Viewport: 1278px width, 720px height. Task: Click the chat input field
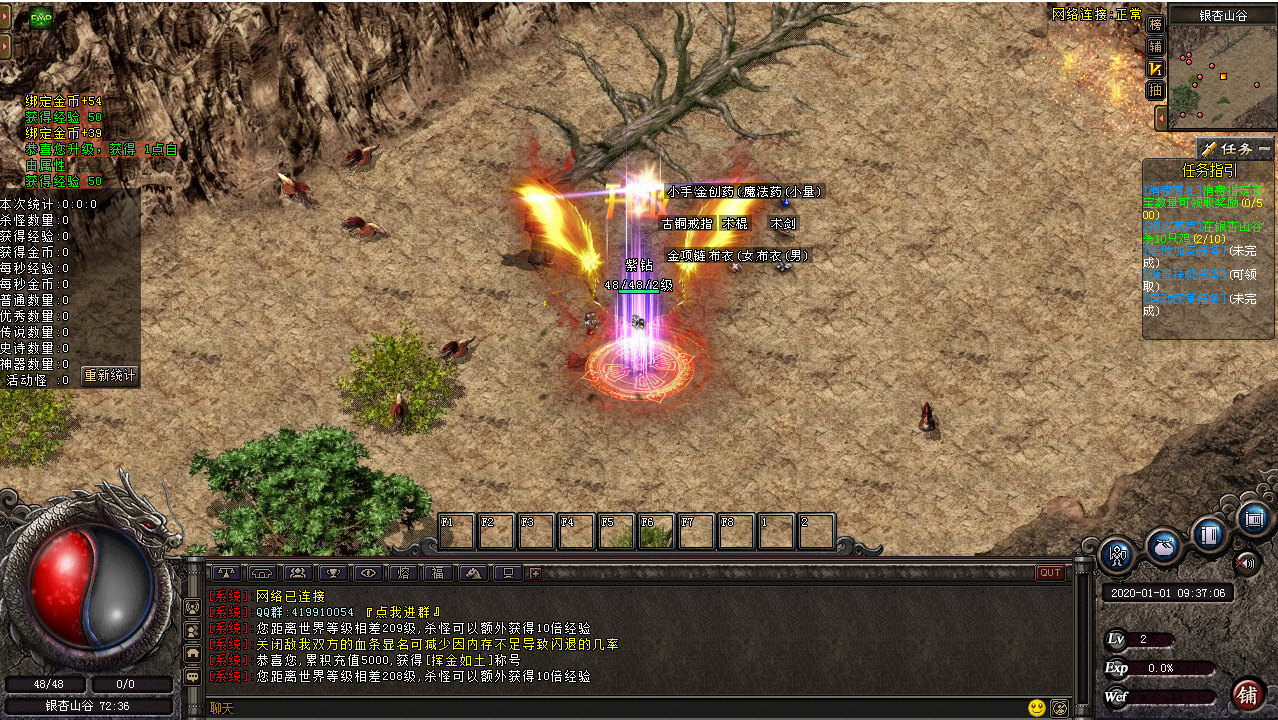coord(600,708)
